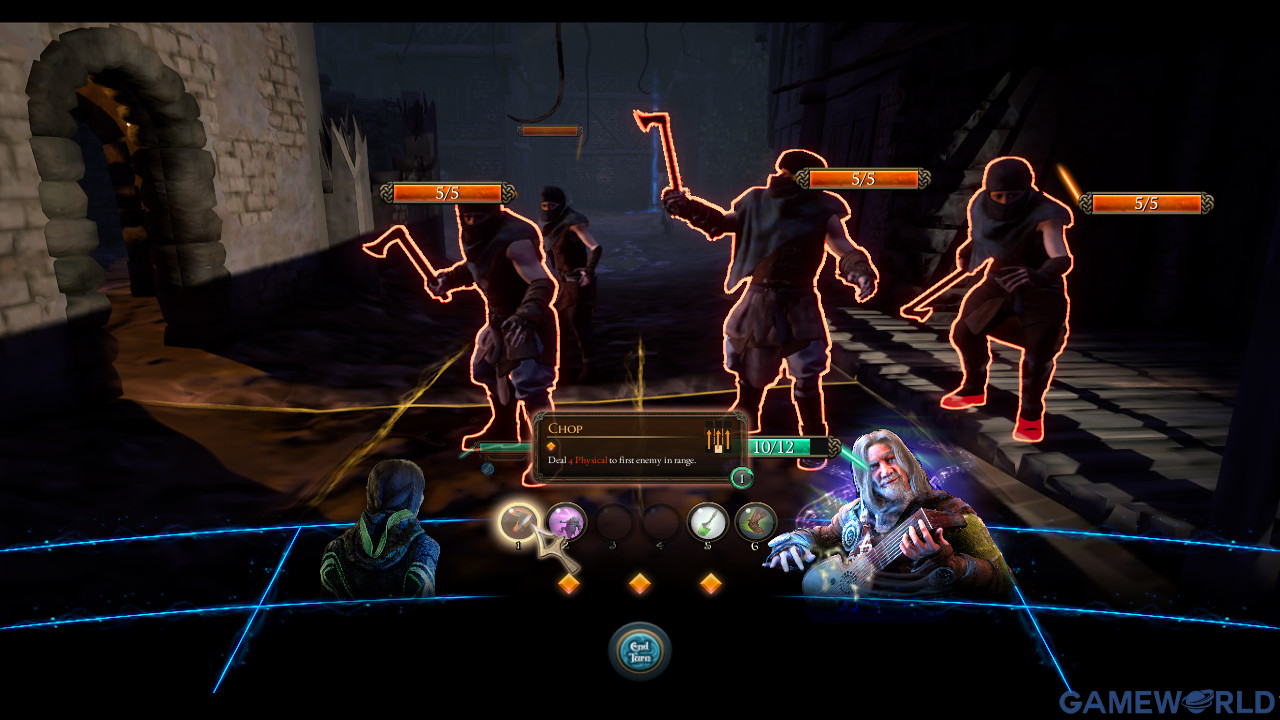Click the End Turn button
Viewport: 1280px width, 720px height.
pos(640,651)
